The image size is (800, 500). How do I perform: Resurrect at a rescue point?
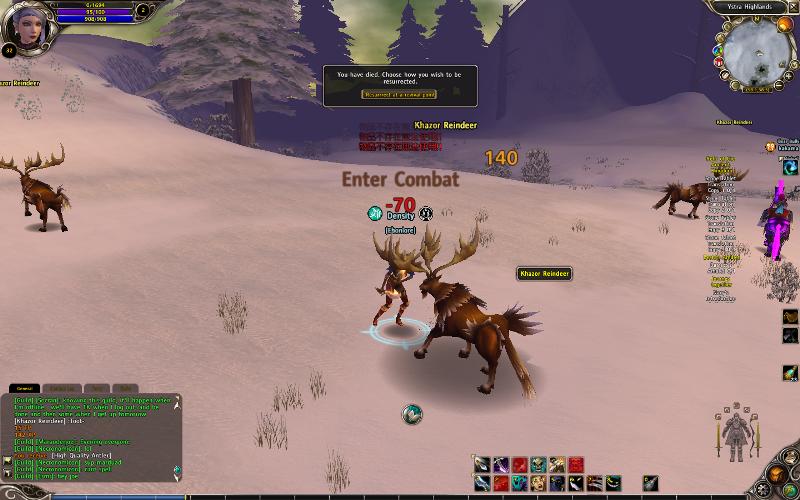point(399,94)
